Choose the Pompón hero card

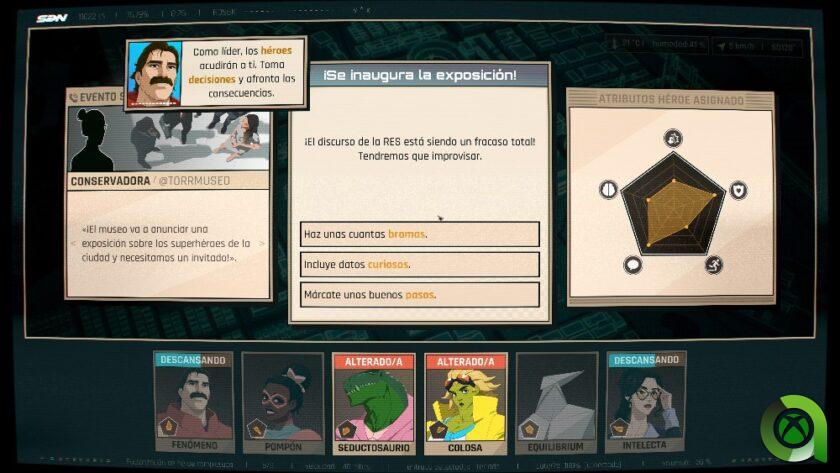click(x=283, y=402)
